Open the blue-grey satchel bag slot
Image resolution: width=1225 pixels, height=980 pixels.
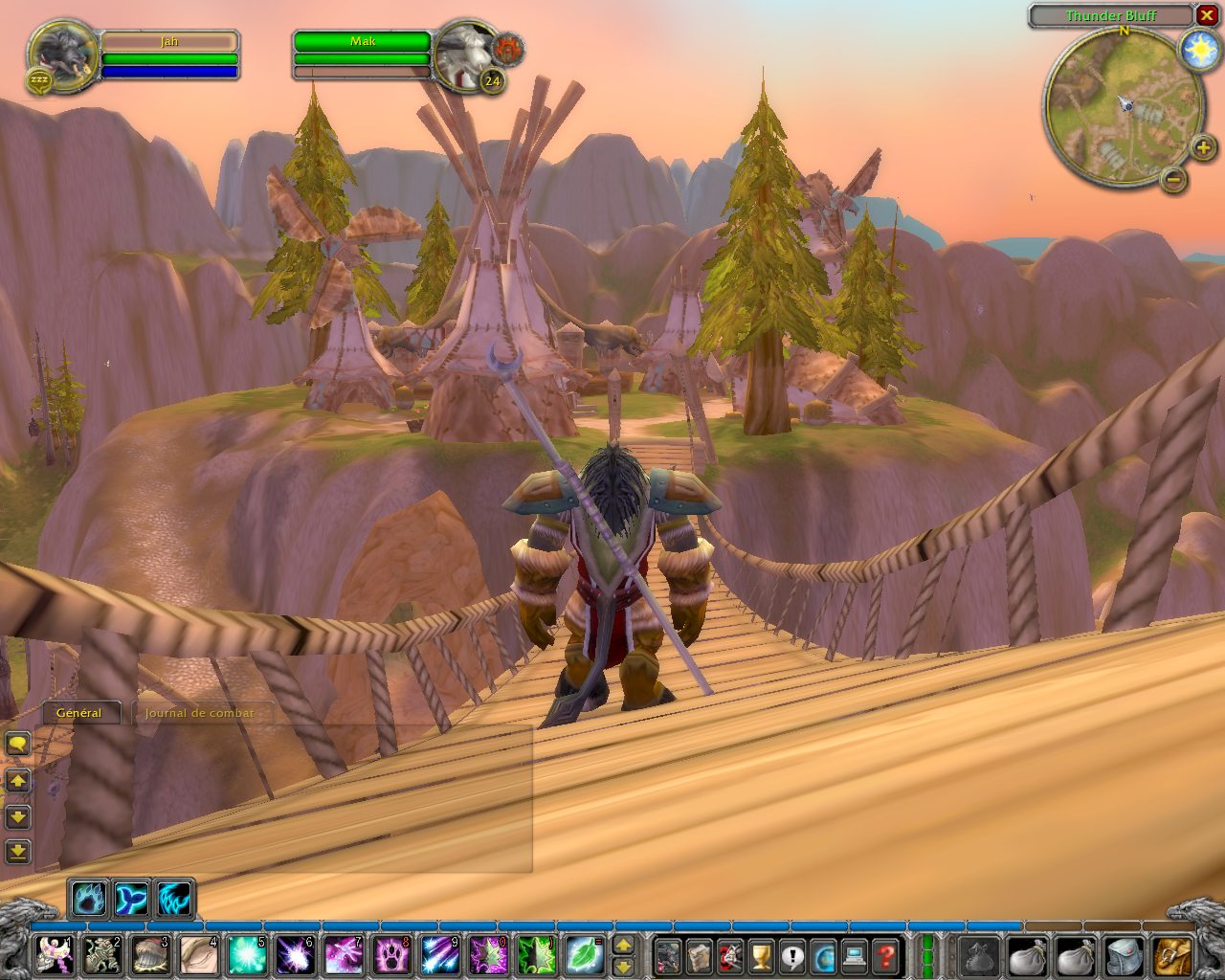point(1124,955)
